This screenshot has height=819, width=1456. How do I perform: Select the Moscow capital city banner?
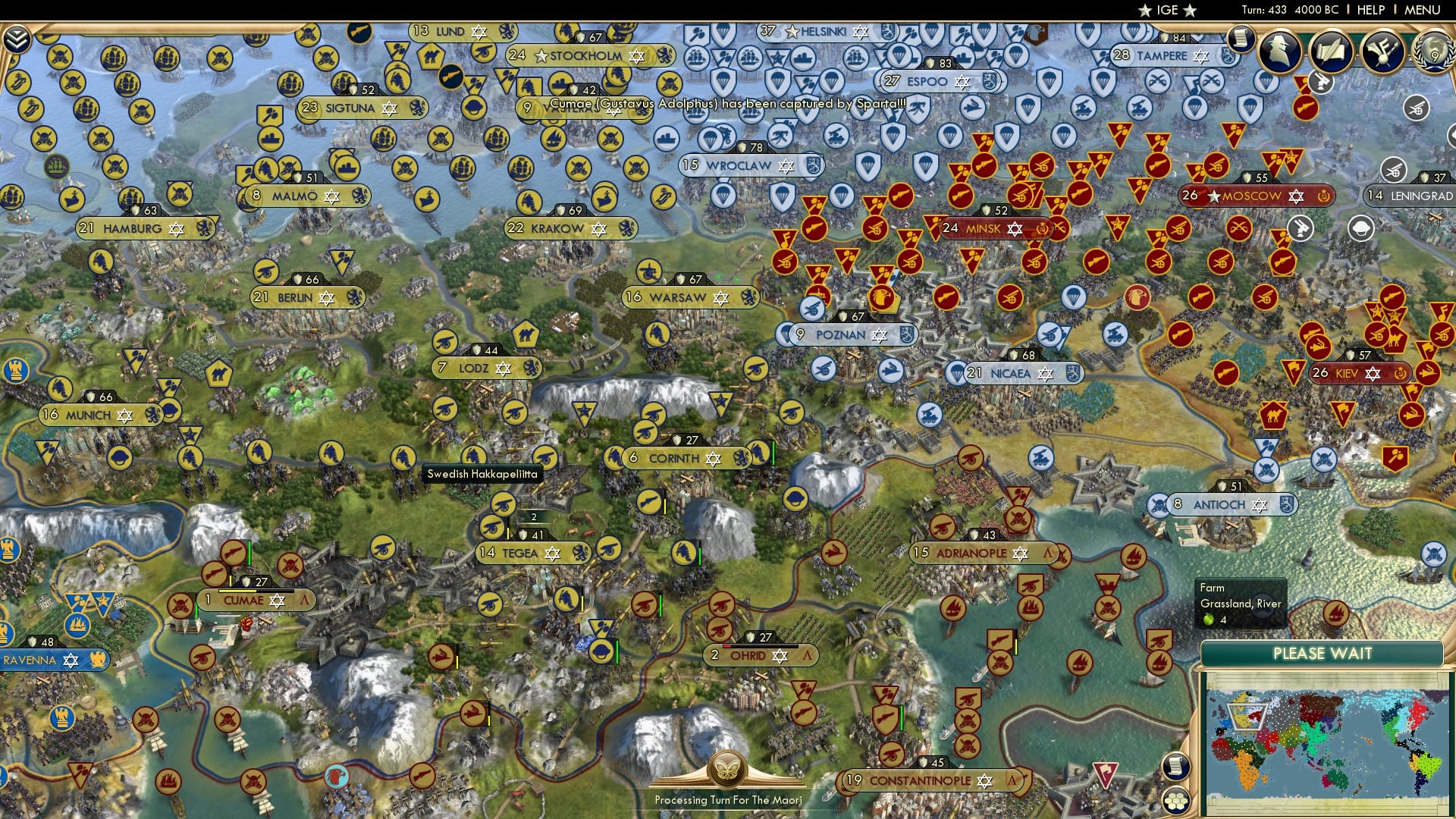pyautogui.click(x=1255, y=196)
